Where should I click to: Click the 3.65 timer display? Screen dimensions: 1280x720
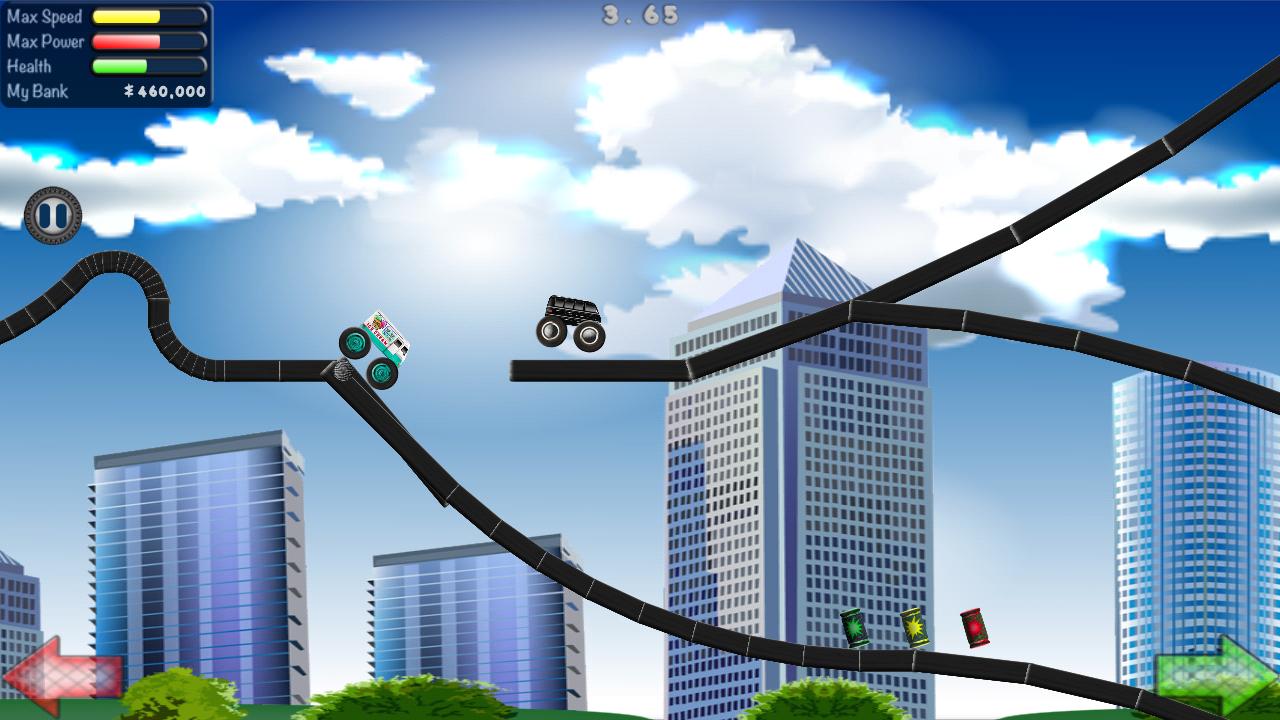tap(642, 13)
